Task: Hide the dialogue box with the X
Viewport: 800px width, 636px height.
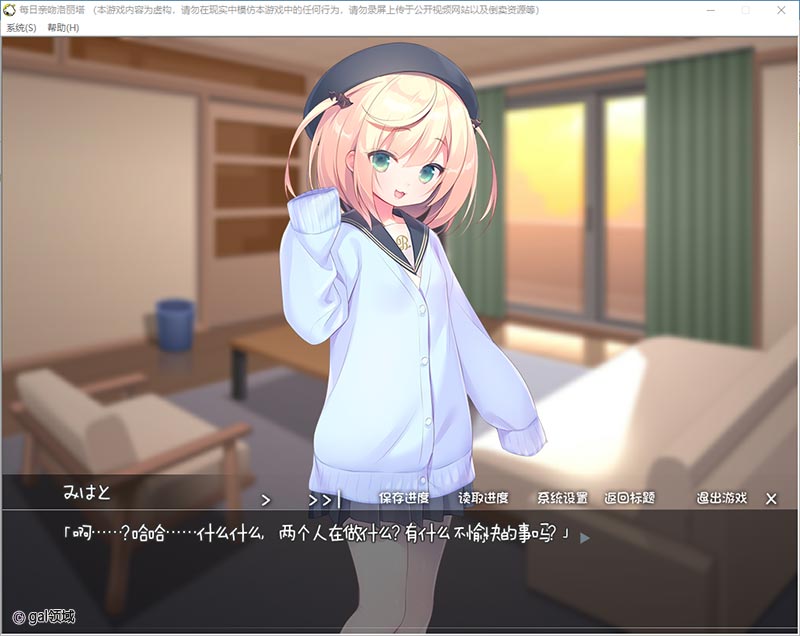Action: point(771,498)
